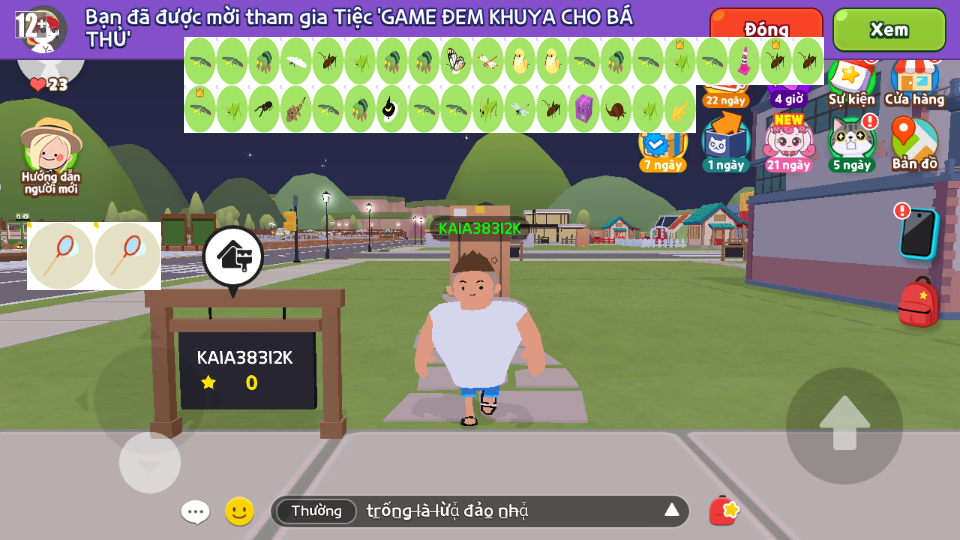Open the pink-haired NEW 21 ngày event
The width and height of the screenshot is (960, 540).
(789, 143)
